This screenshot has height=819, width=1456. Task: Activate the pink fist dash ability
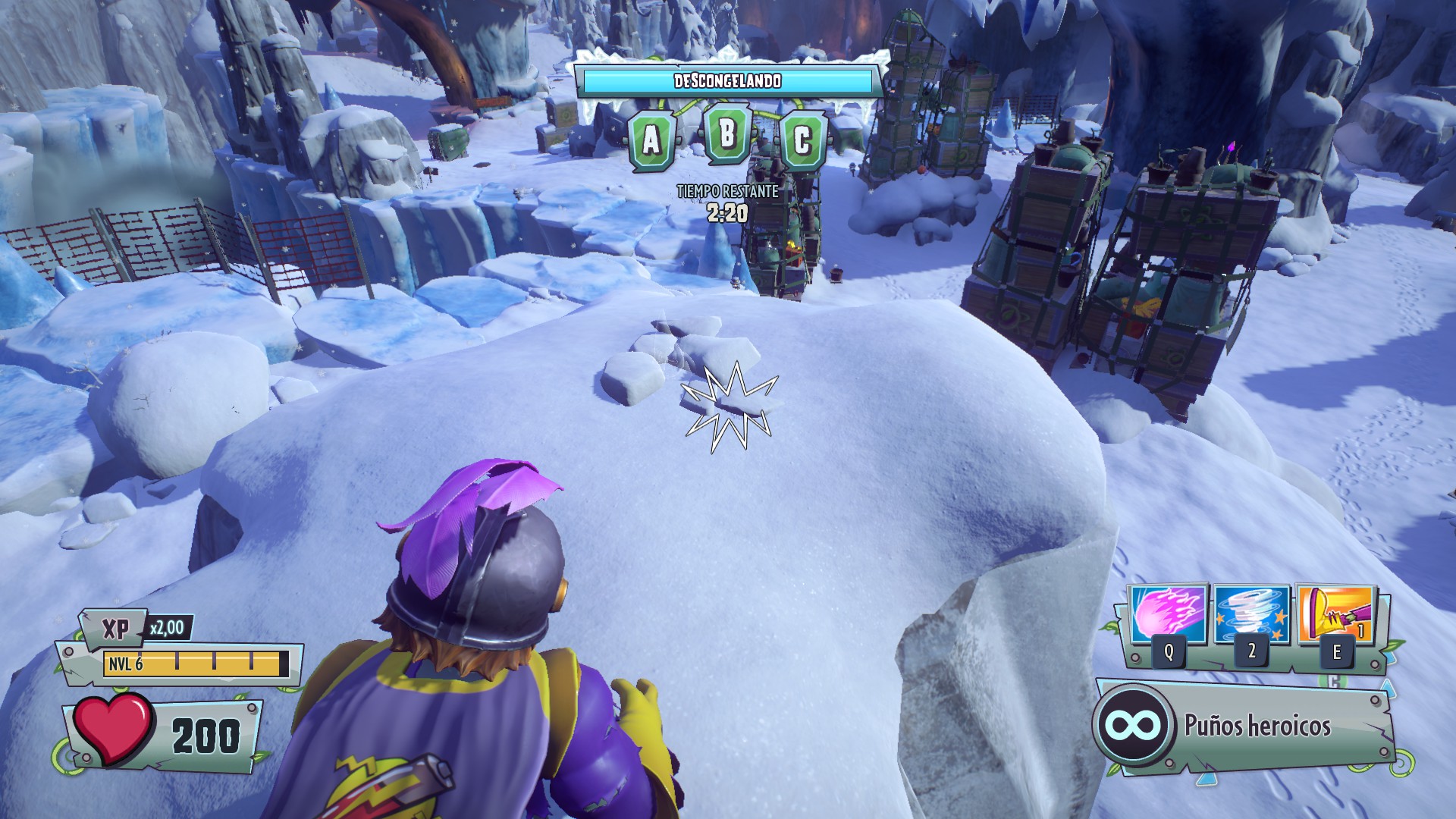[1167, 615]
